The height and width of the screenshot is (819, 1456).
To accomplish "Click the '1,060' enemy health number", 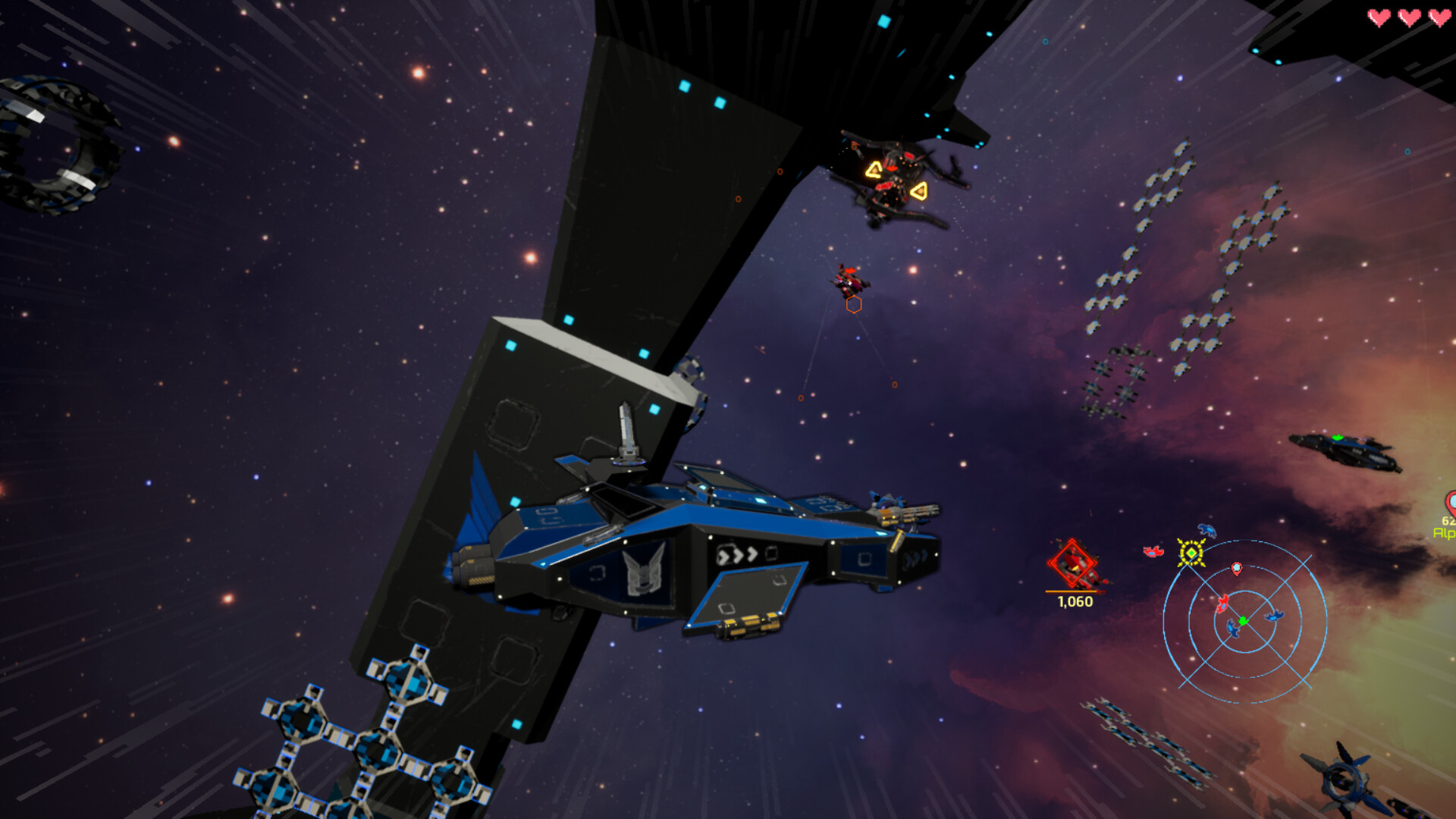I will [1075, 601].
